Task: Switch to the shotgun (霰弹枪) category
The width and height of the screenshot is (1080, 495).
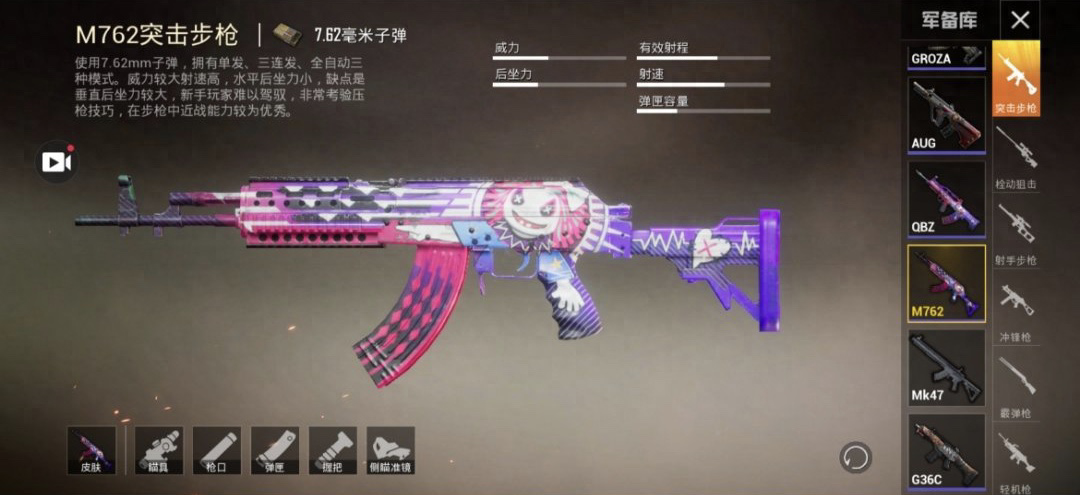Action: tap(1016, 385)
